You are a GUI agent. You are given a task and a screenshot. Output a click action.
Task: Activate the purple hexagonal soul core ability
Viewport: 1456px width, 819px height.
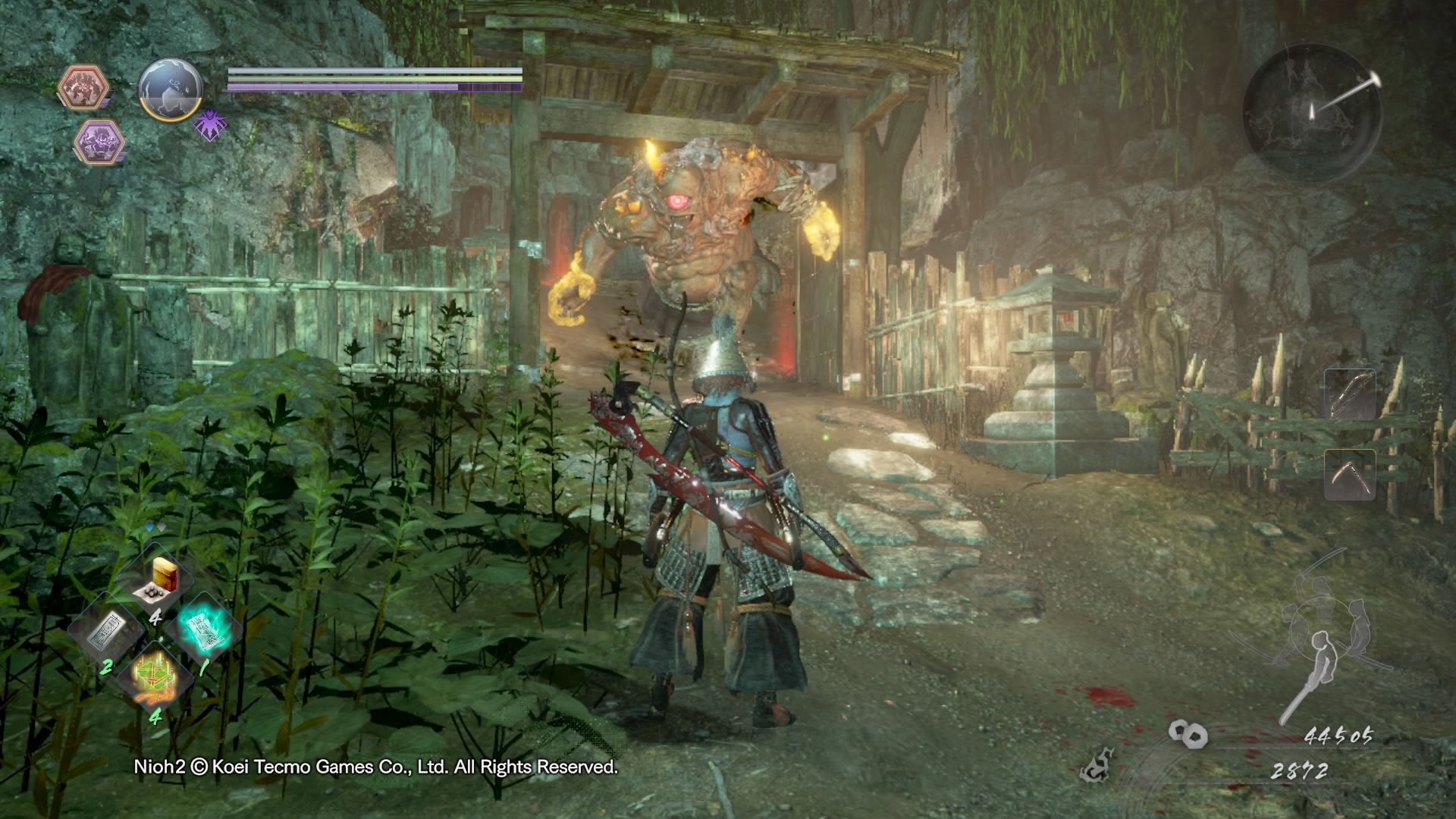pos(99,142)
